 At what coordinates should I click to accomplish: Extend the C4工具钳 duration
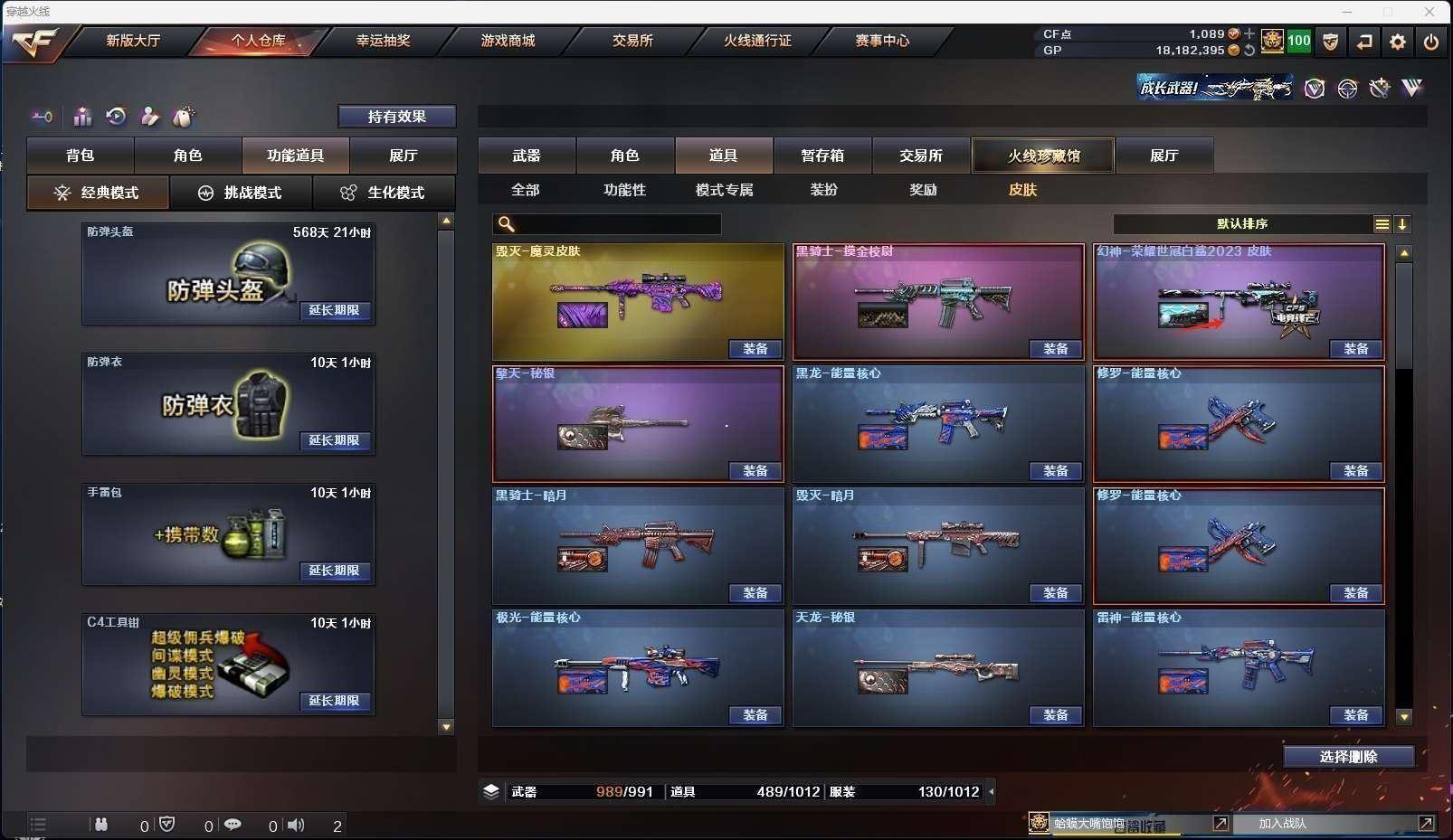coord(335,701)
